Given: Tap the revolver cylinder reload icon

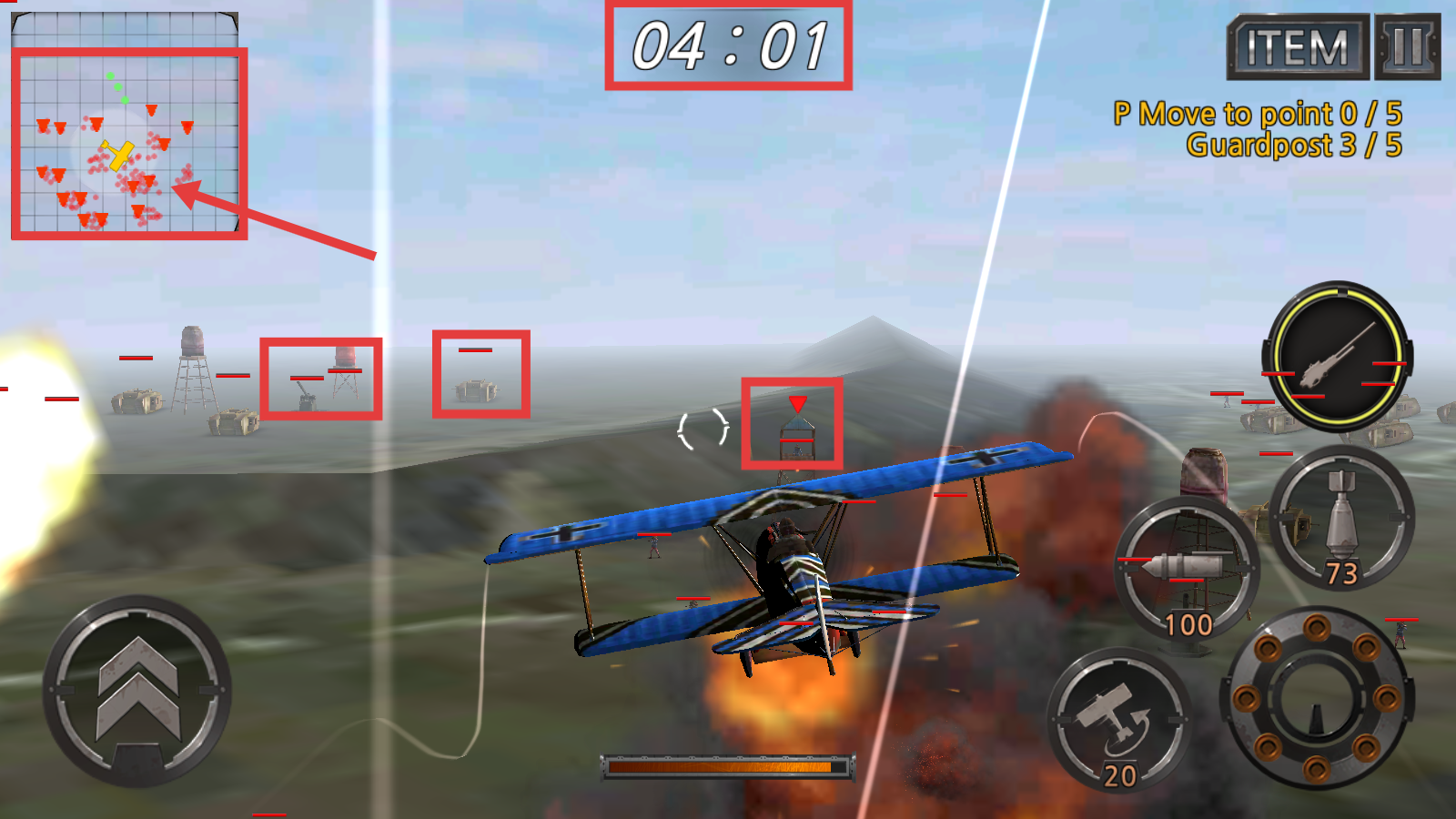Looking at the screenshot, I should 1315,701.
